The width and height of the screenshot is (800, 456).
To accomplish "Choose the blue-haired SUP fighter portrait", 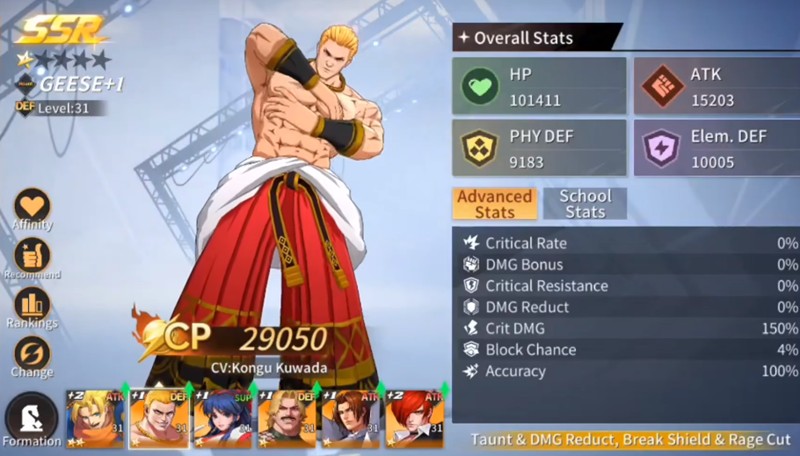I will 224,417.
